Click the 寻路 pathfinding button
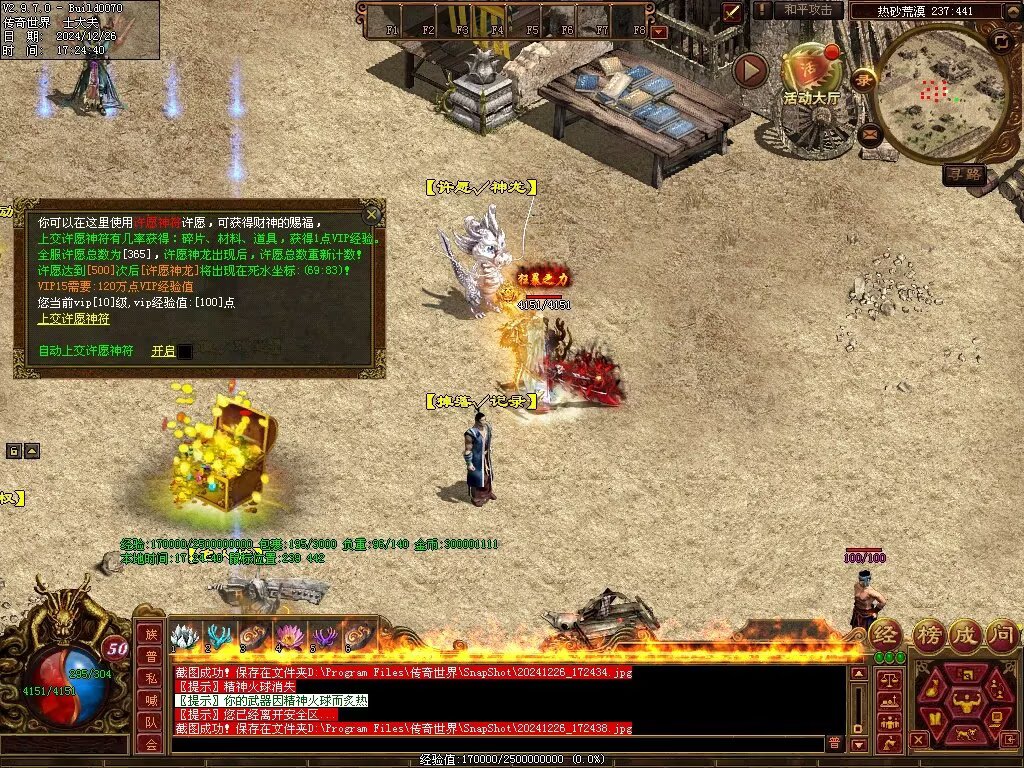The width and height of the screenshot is (1024, 768). coord(965,174)
